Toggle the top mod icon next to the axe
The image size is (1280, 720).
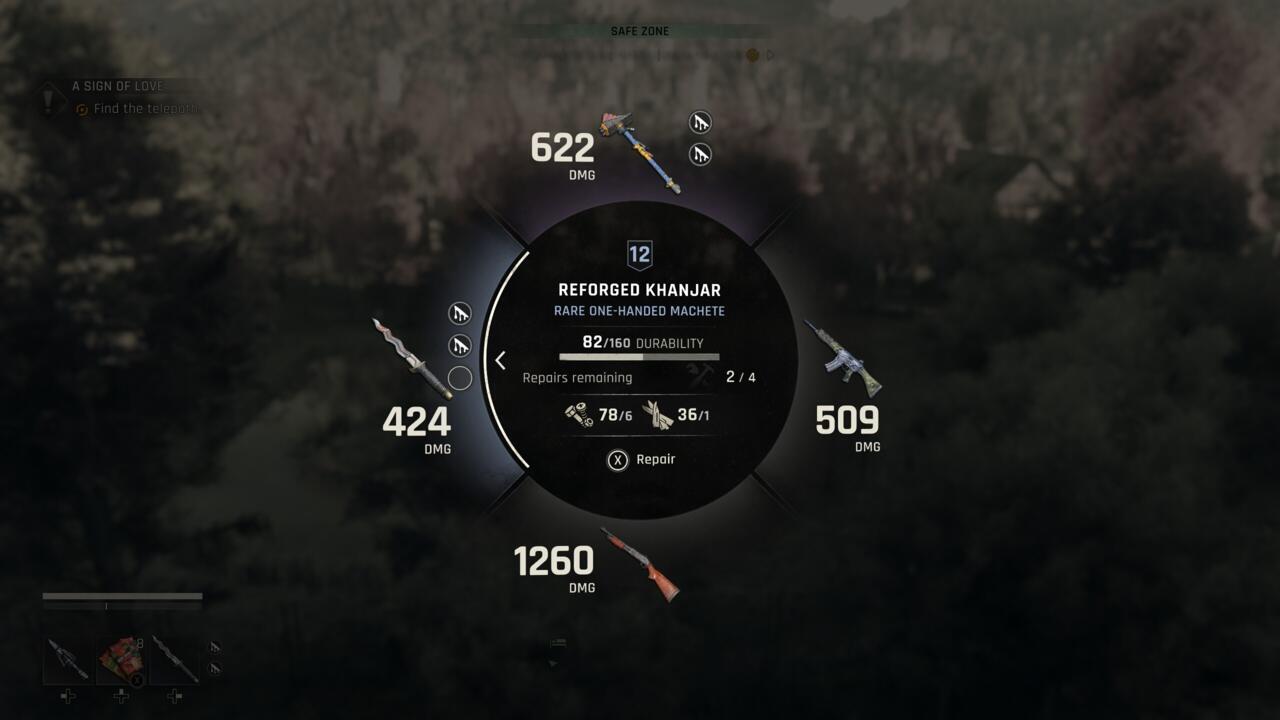(700, 121)
